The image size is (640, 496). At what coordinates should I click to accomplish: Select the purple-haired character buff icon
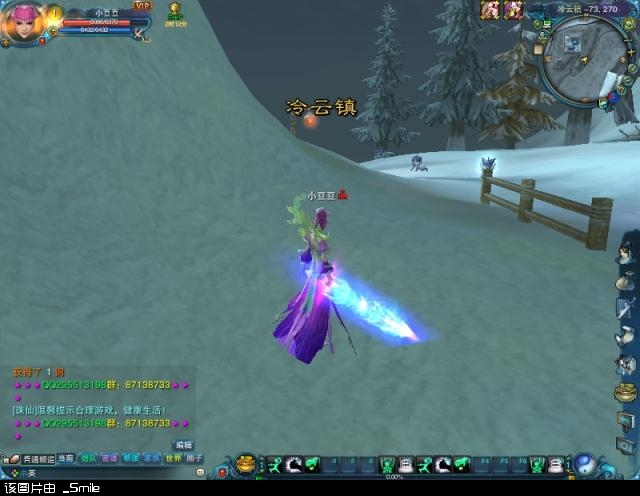(514, 9)
